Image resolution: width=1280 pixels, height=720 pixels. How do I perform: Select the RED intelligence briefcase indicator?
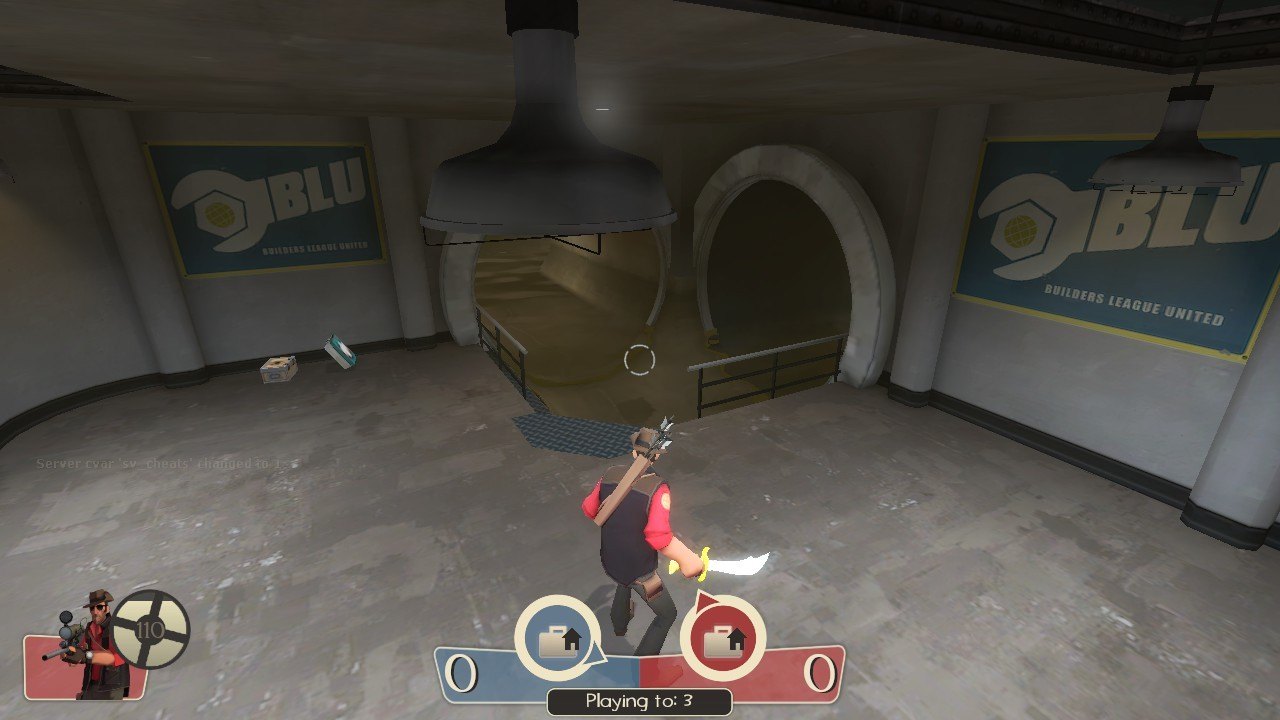[722, 639]
